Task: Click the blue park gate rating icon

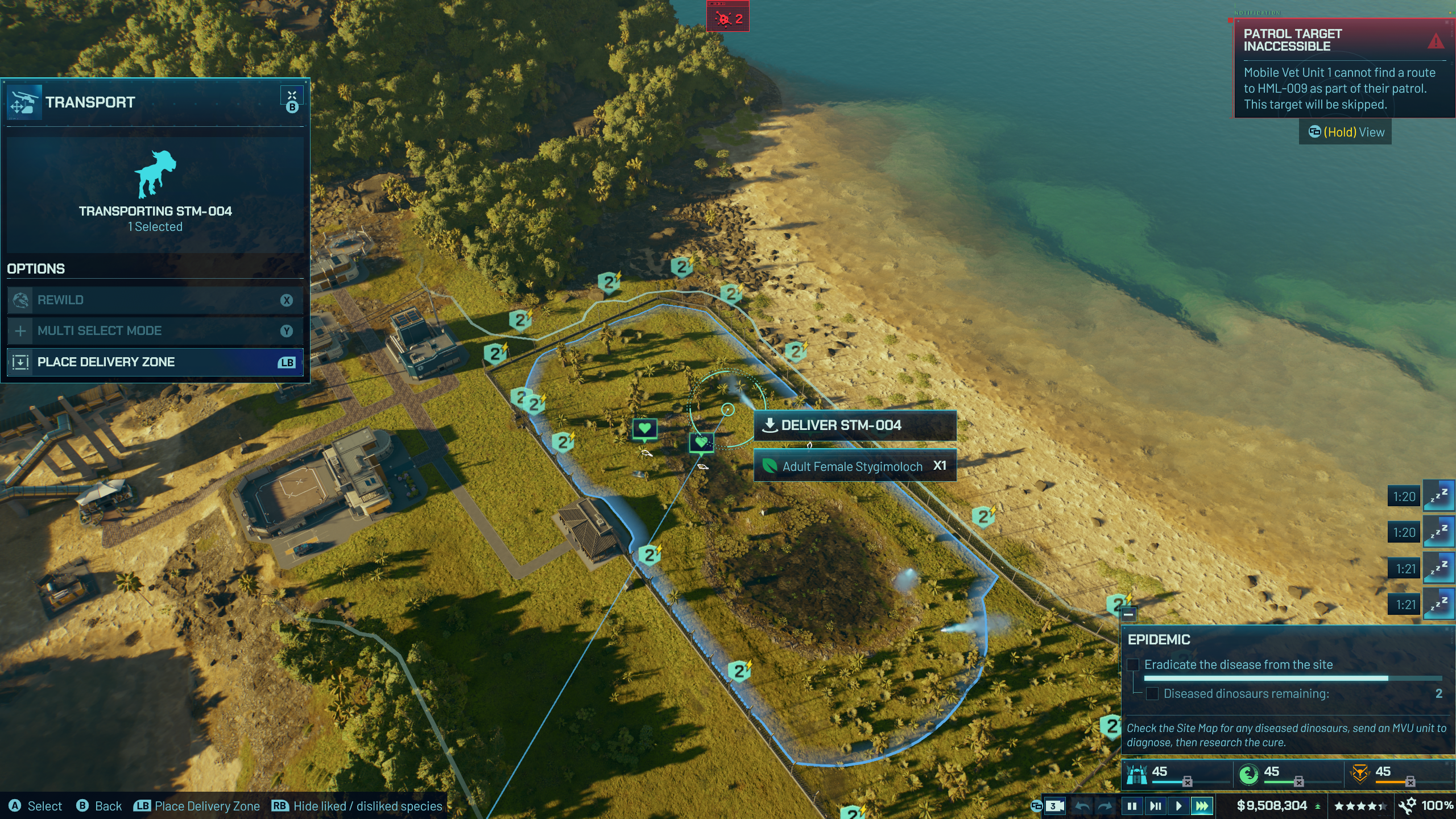Action: (1137, 773)
